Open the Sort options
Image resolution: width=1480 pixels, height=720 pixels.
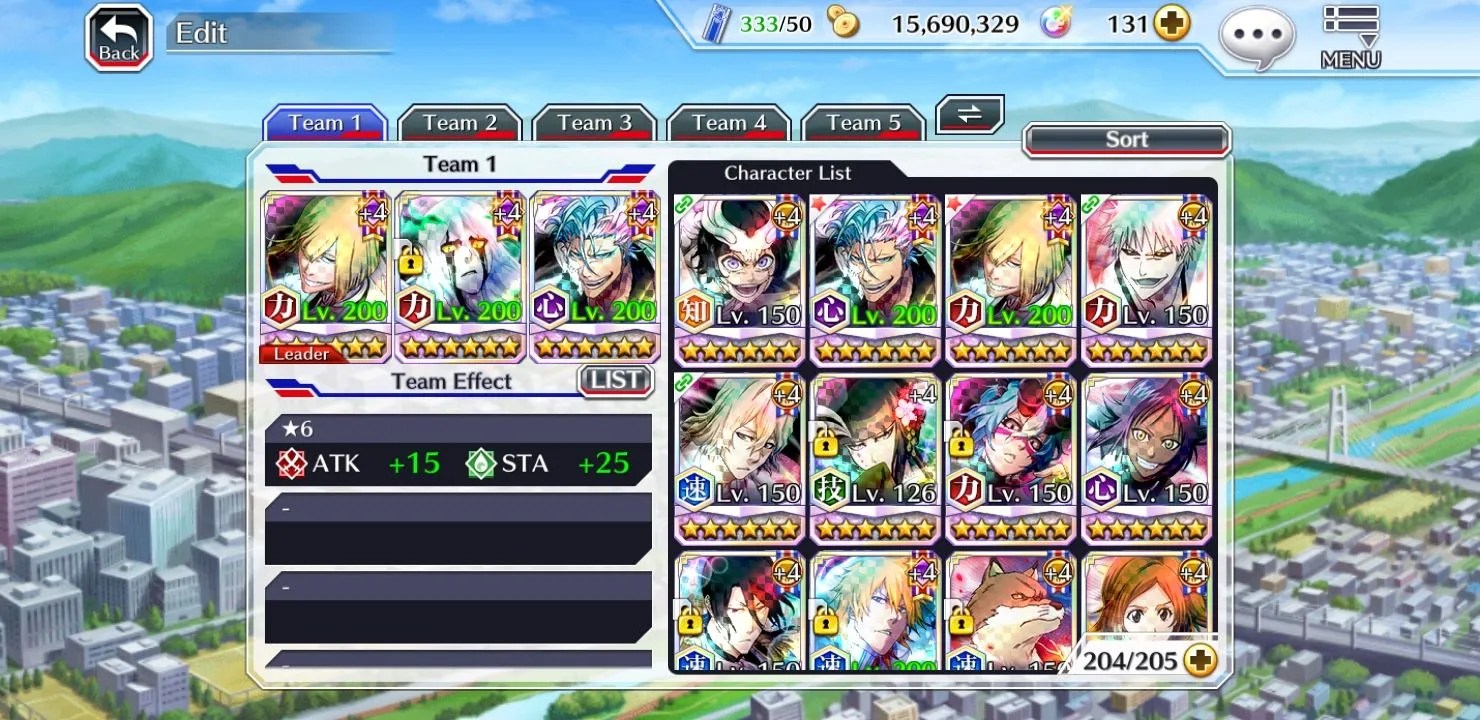[1126, 140]
